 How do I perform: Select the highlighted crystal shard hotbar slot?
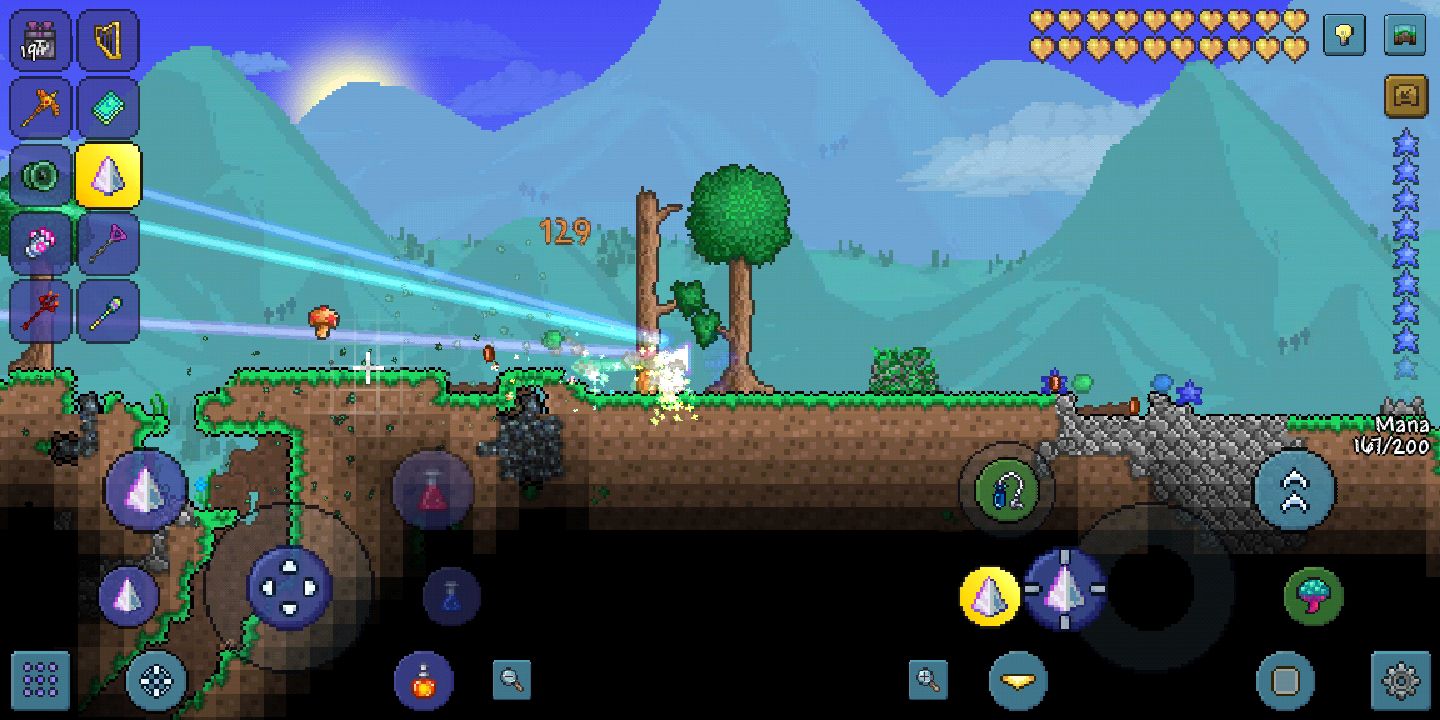[108, 175]
